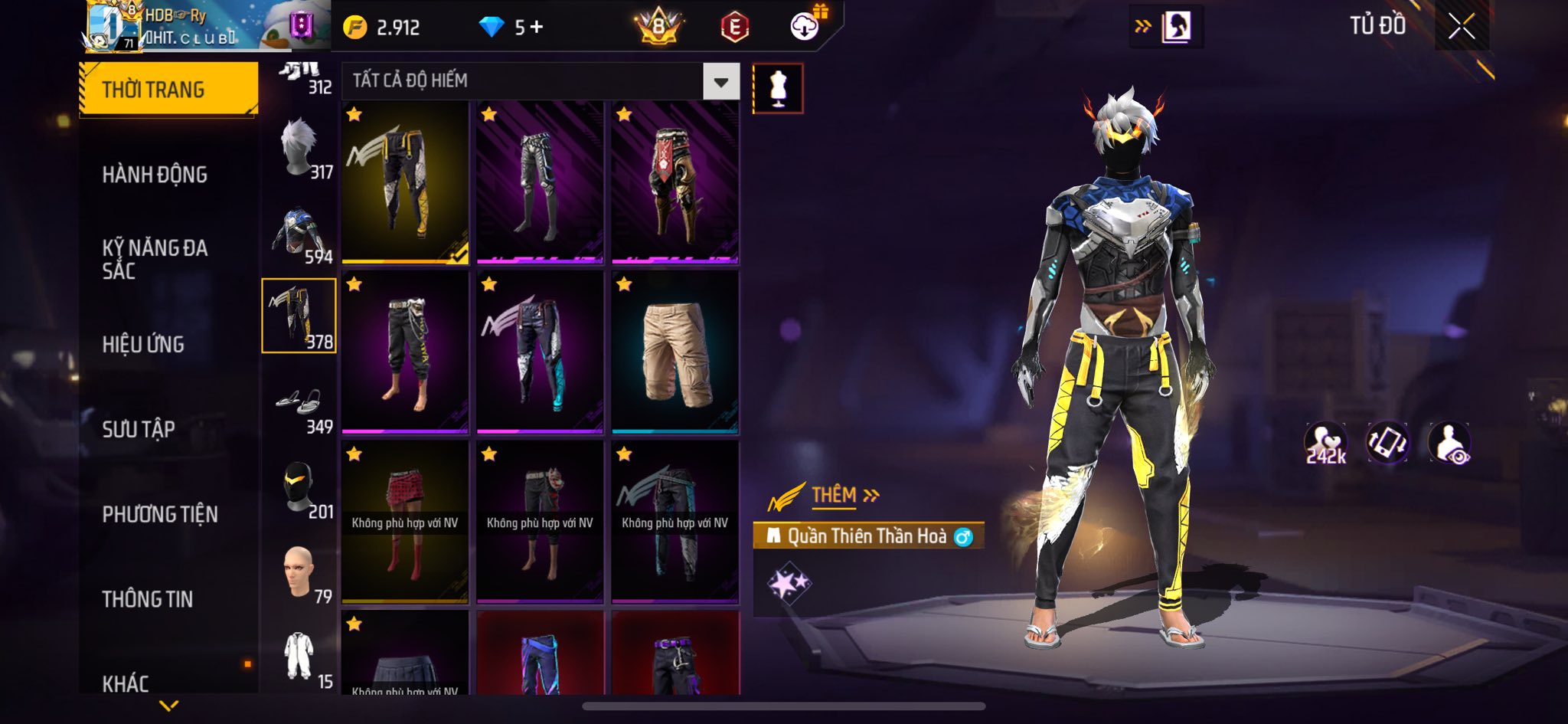Select the black mask category showing 201

pyautogui.click(x=299, y=488)
